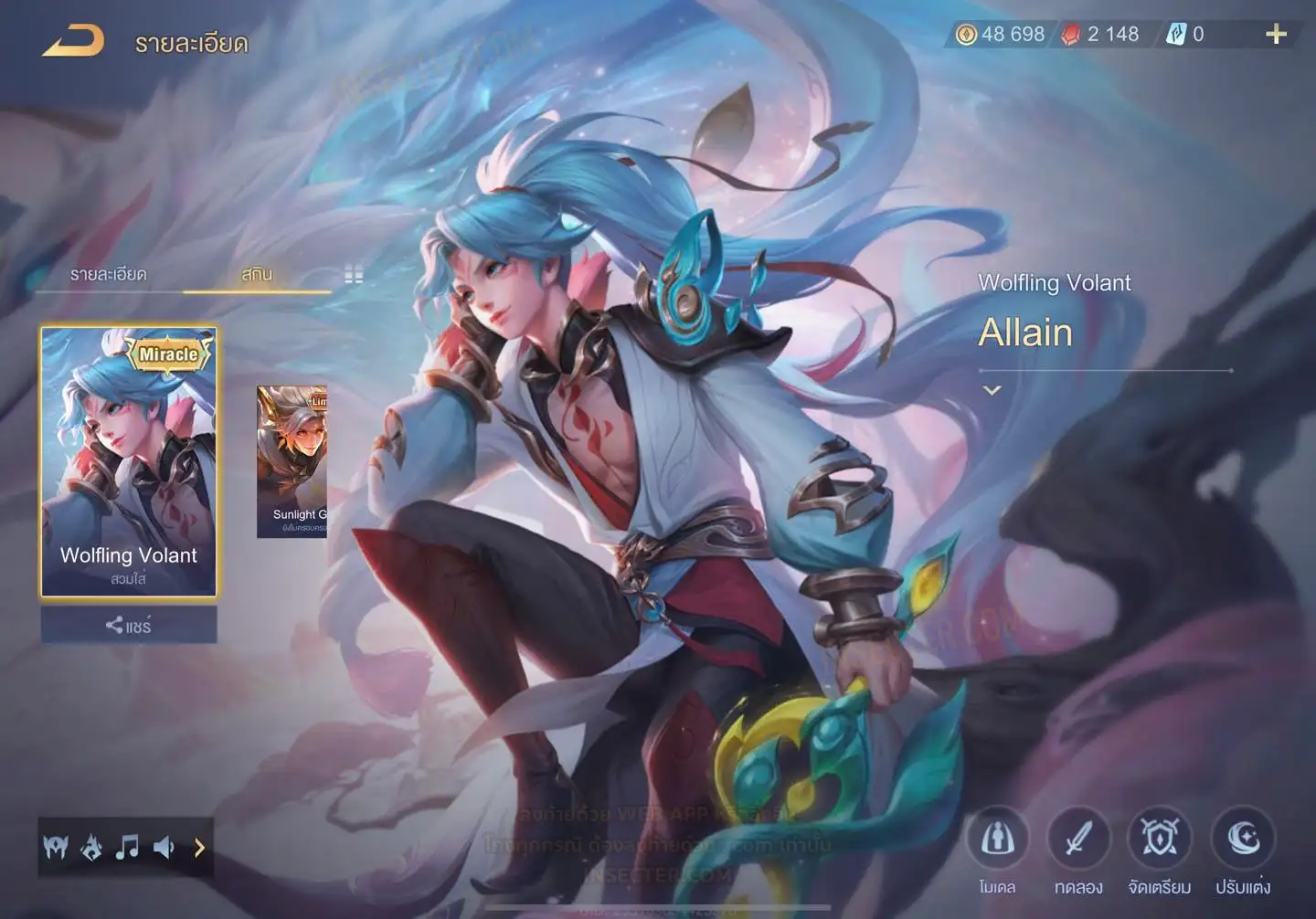
Task: Click the speaker sound icon
Action: click(164, 848)
